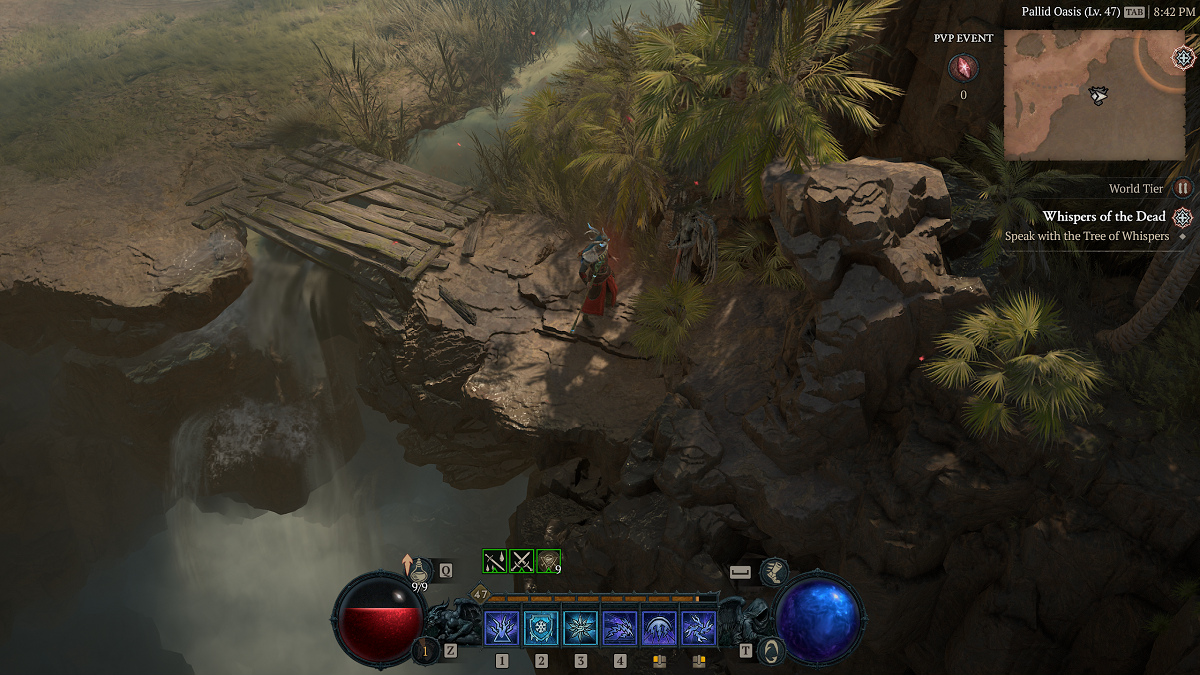The height and width of the screenshot is (675, 1200).
Task: Use the lightning streak skill in slot 4
Action: click(x=620, y=628)
